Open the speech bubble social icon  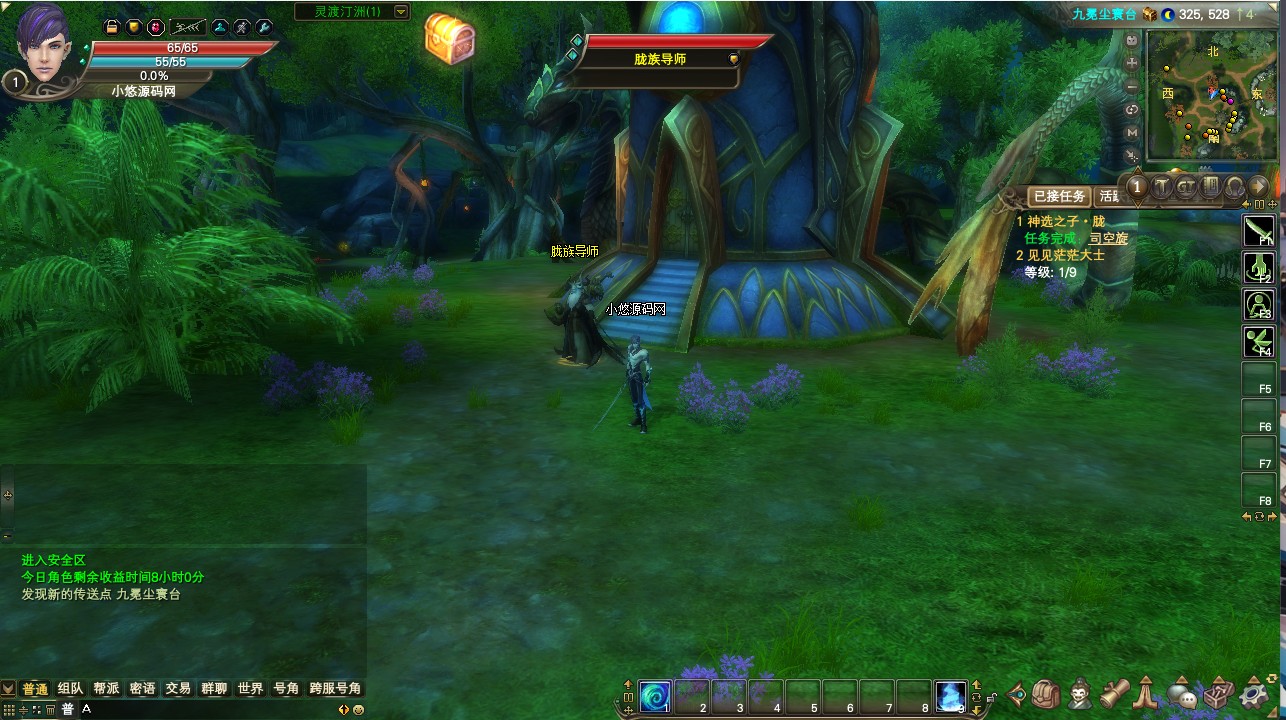1183,694
